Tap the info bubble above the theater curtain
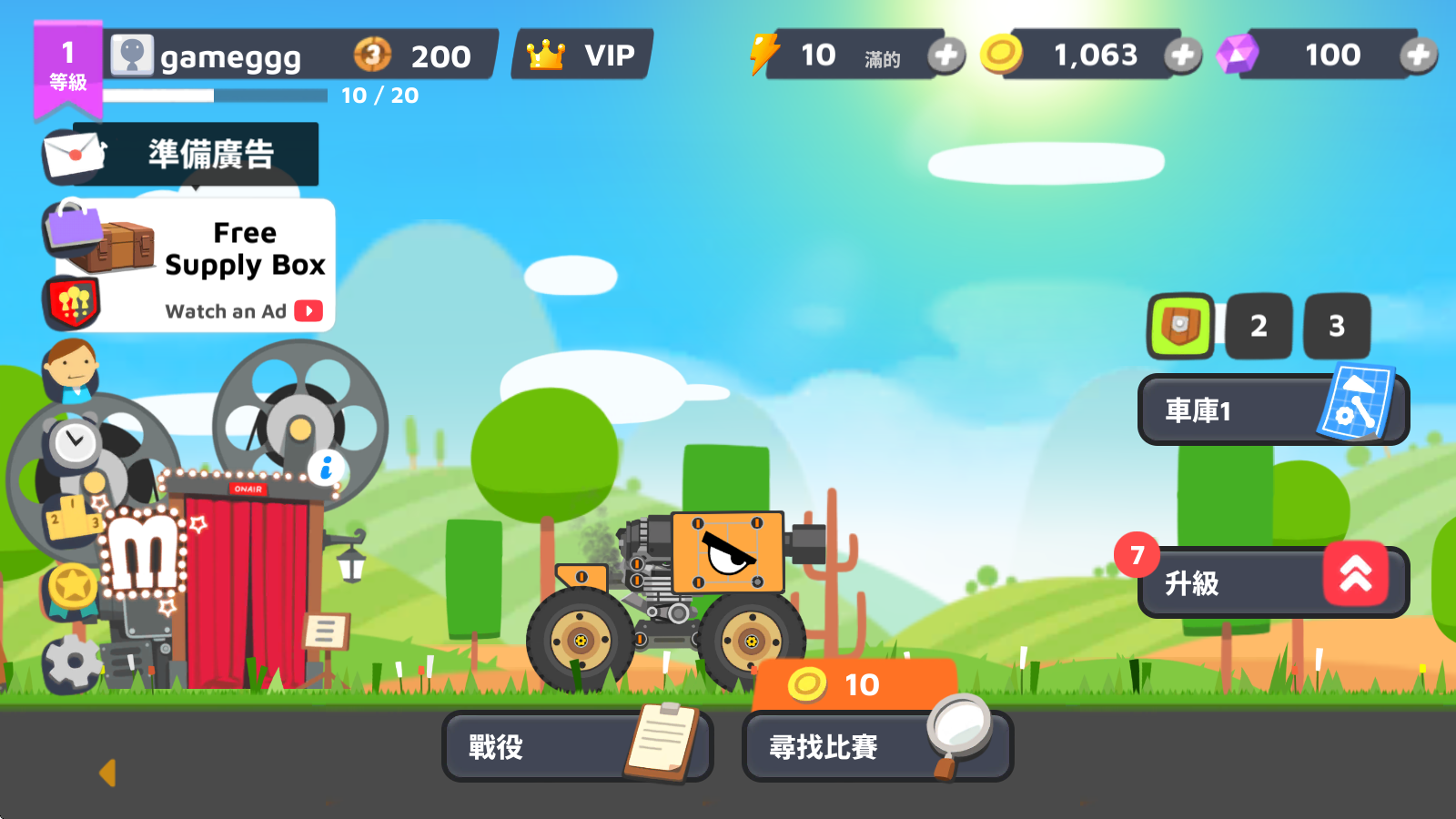 click(327, 466)
